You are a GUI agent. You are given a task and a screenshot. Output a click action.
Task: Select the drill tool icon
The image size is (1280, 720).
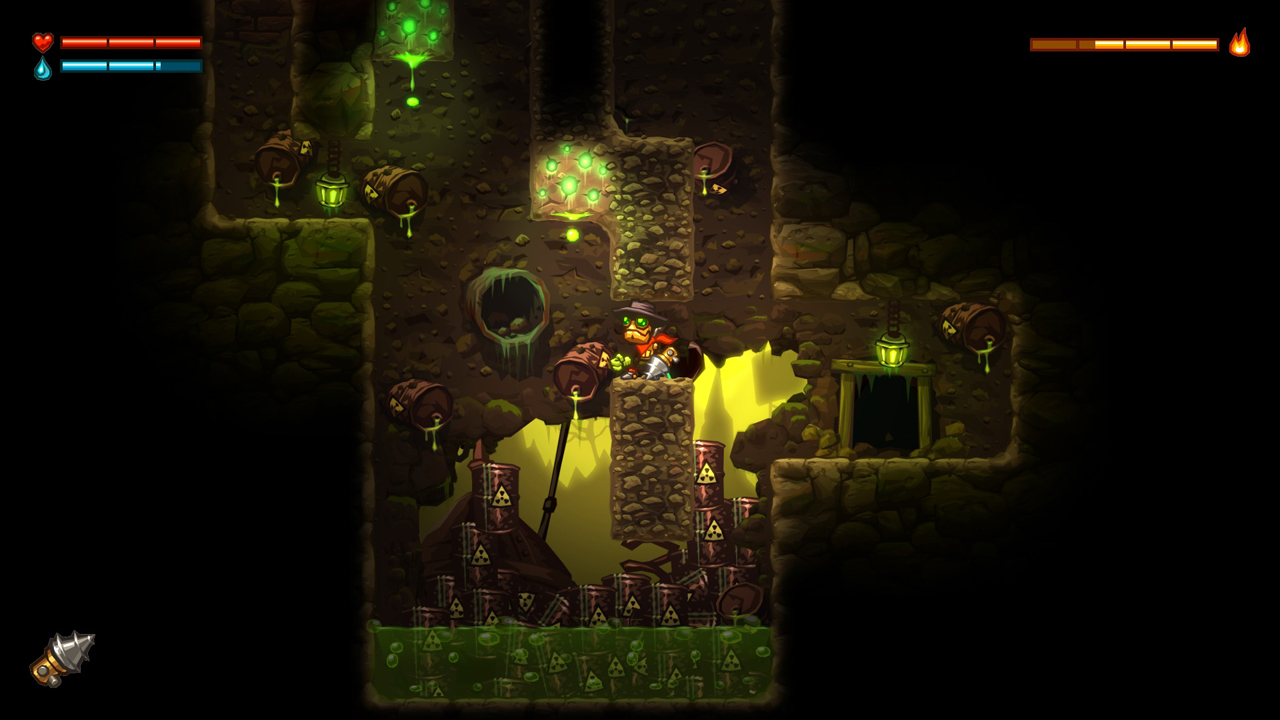pos(62,659)
